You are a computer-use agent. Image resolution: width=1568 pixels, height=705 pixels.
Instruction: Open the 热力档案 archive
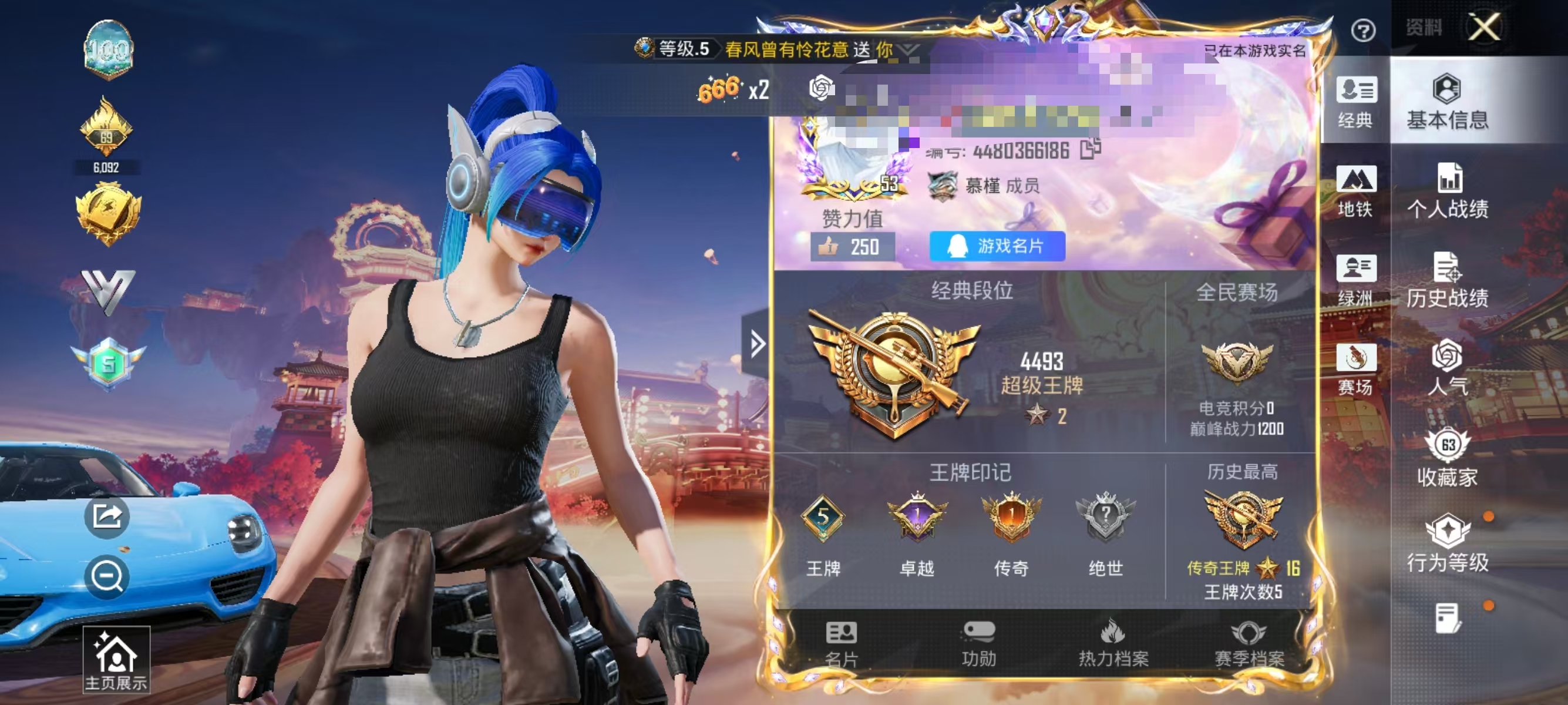click(x=1114, y=643)
